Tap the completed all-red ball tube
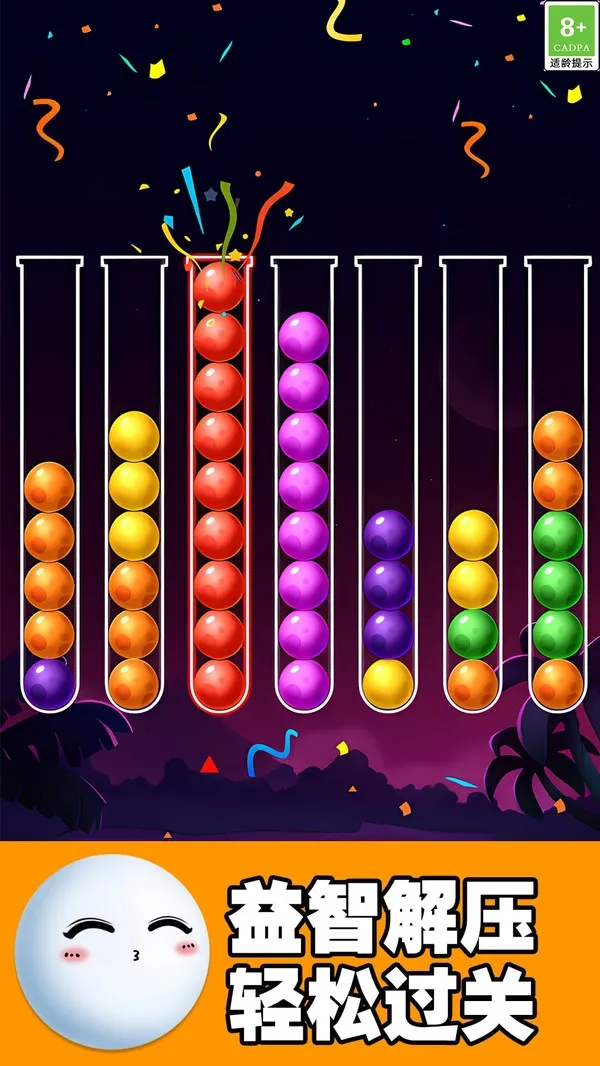Viewport: 600px width, 1066px height. (x=219, y=485)
